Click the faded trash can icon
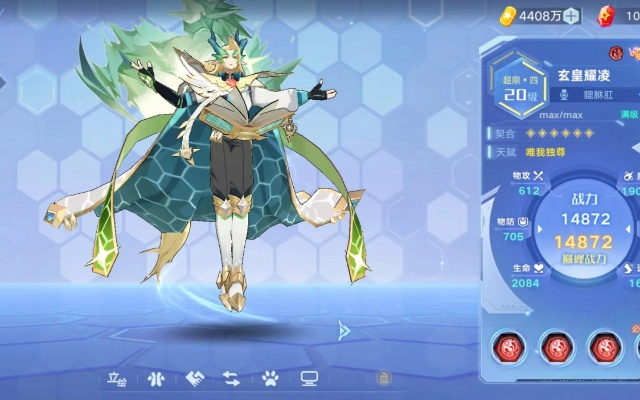640x400 pixels. click(x=382, y=378)
